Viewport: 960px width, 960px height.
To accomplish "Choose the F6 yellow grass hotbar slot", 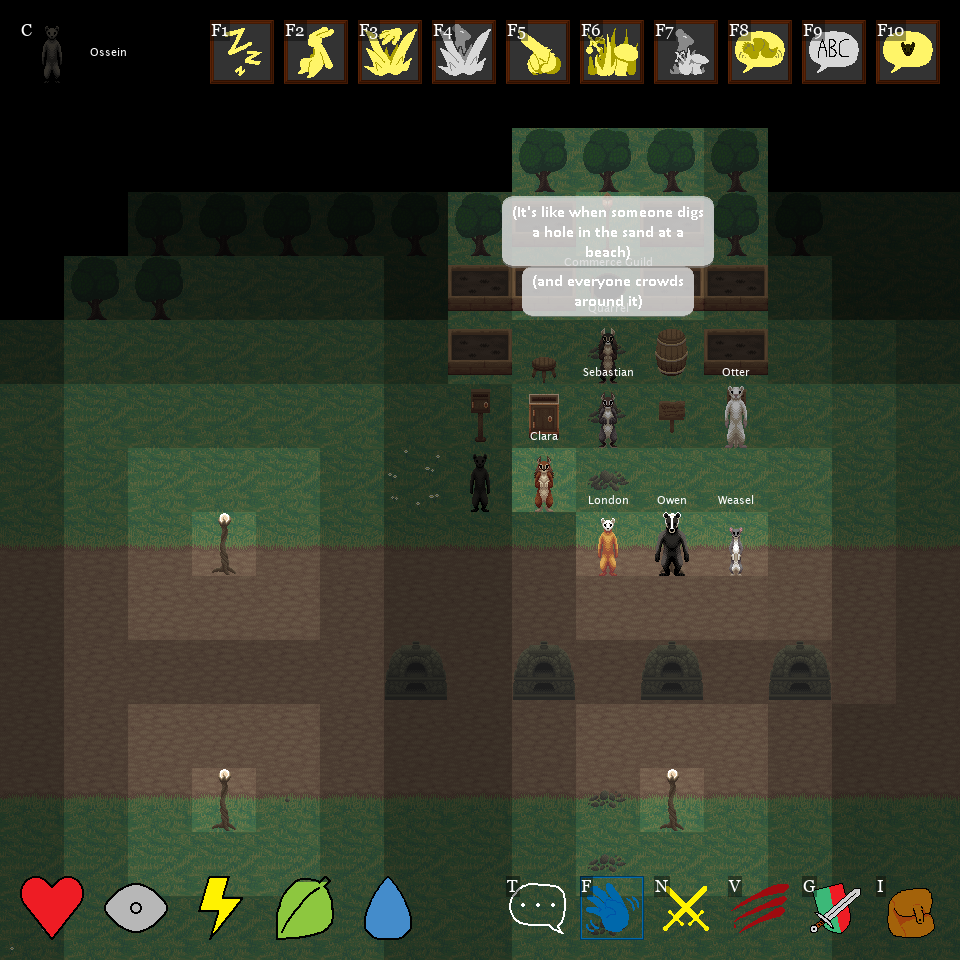I will (612, 53).
